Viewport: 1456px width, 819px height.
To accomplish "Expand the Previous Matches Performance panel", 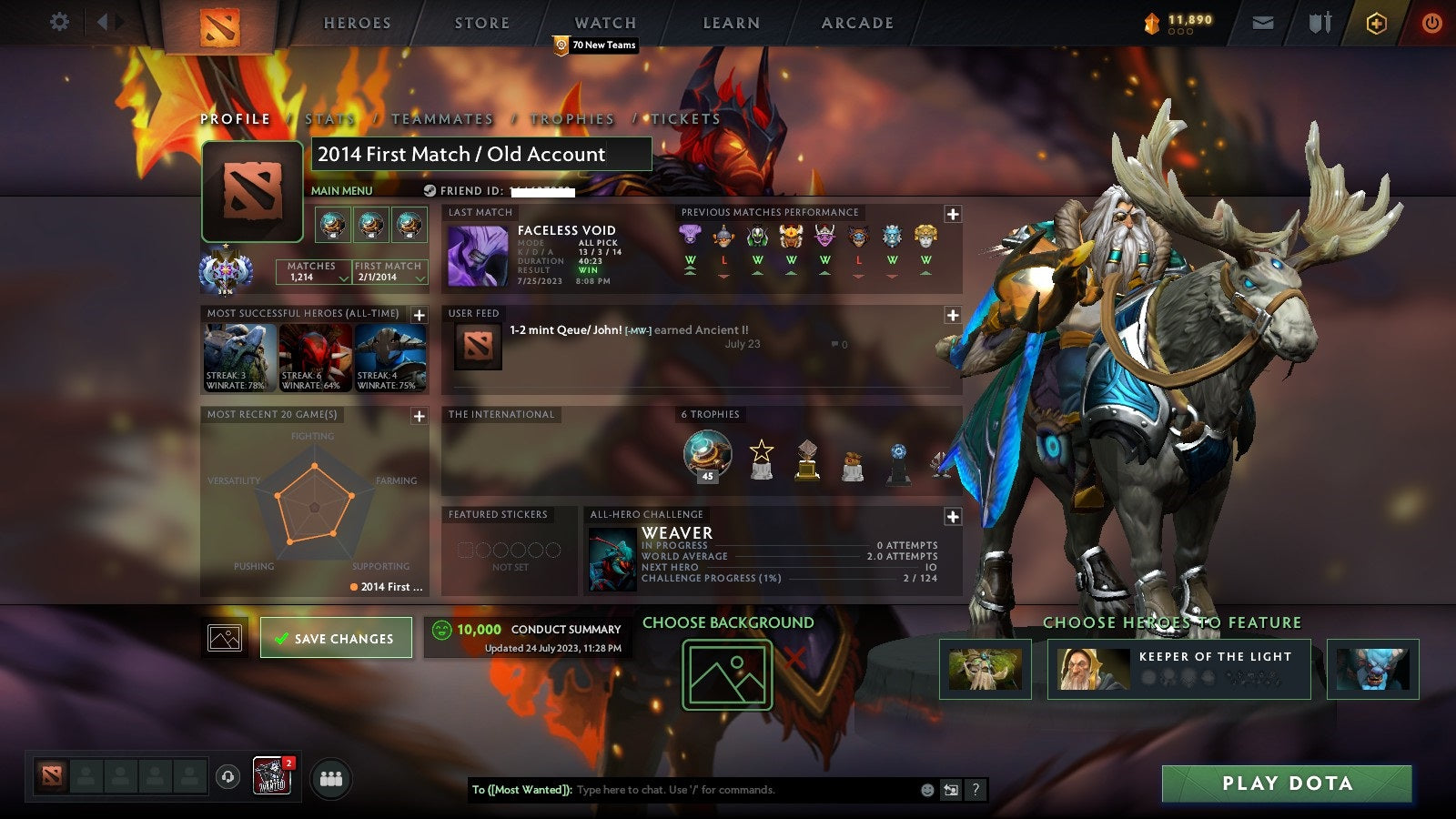I will pyautogui.click(x=952, y=212).
